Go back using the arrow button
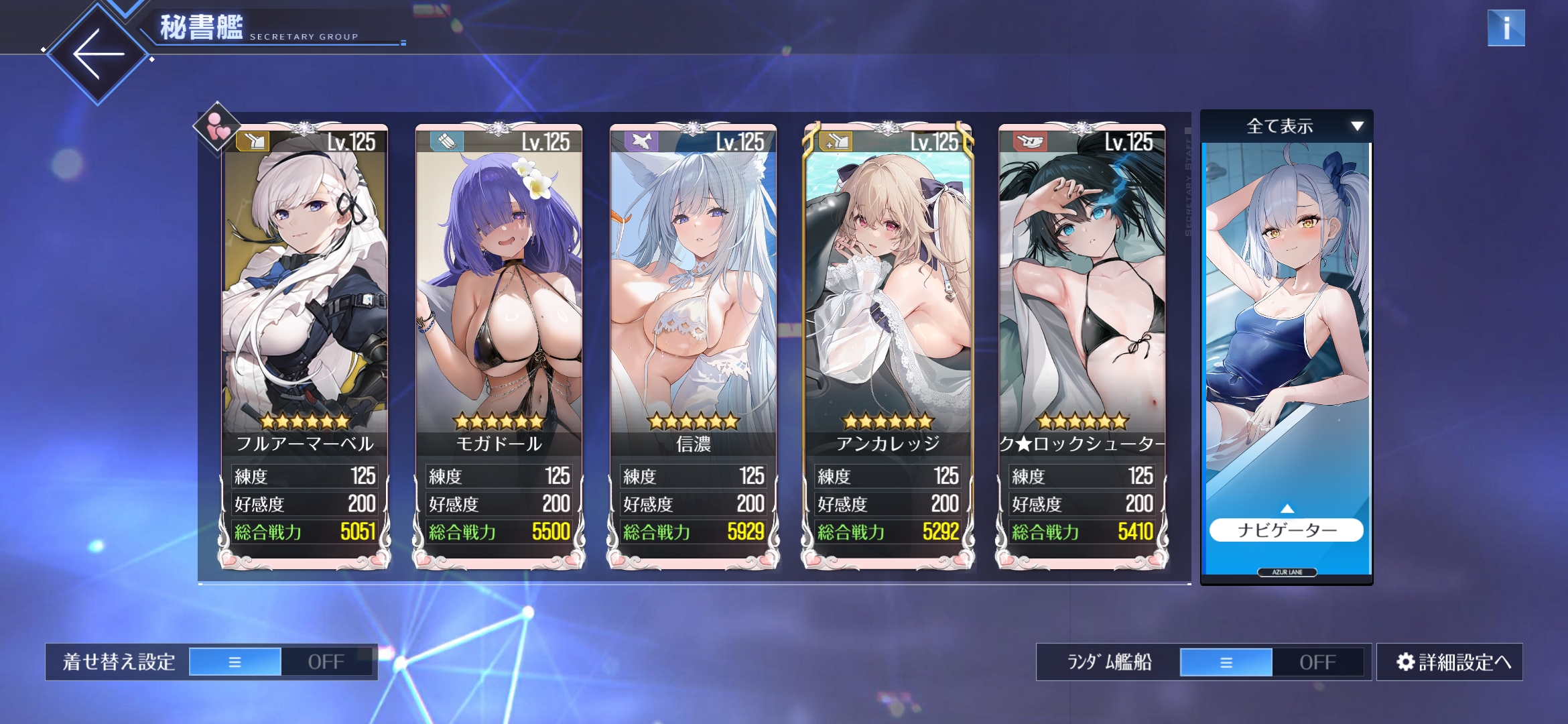1568x724 pixels. pyautogui.click(x=99, y=54)
